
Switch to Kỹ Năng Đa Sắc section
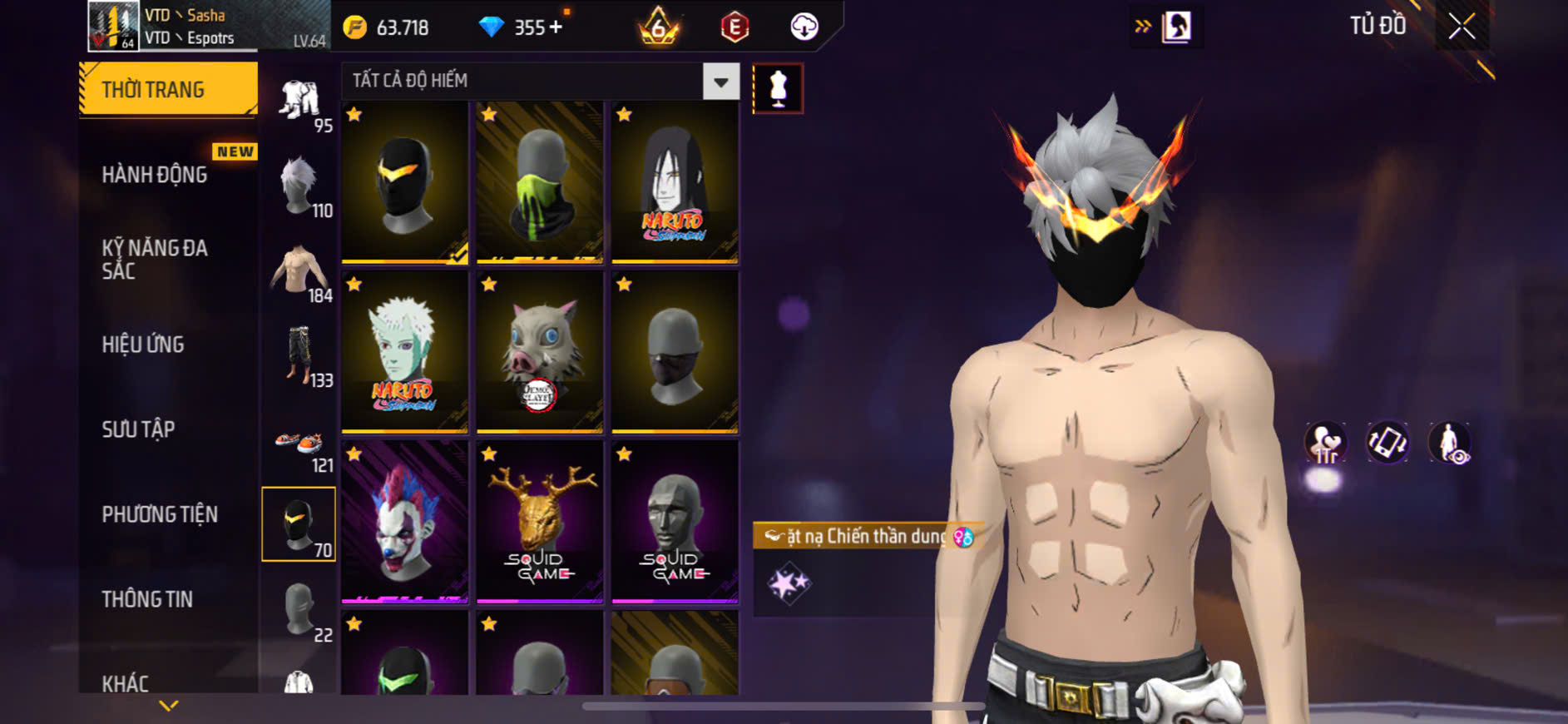tap(155, 259)
